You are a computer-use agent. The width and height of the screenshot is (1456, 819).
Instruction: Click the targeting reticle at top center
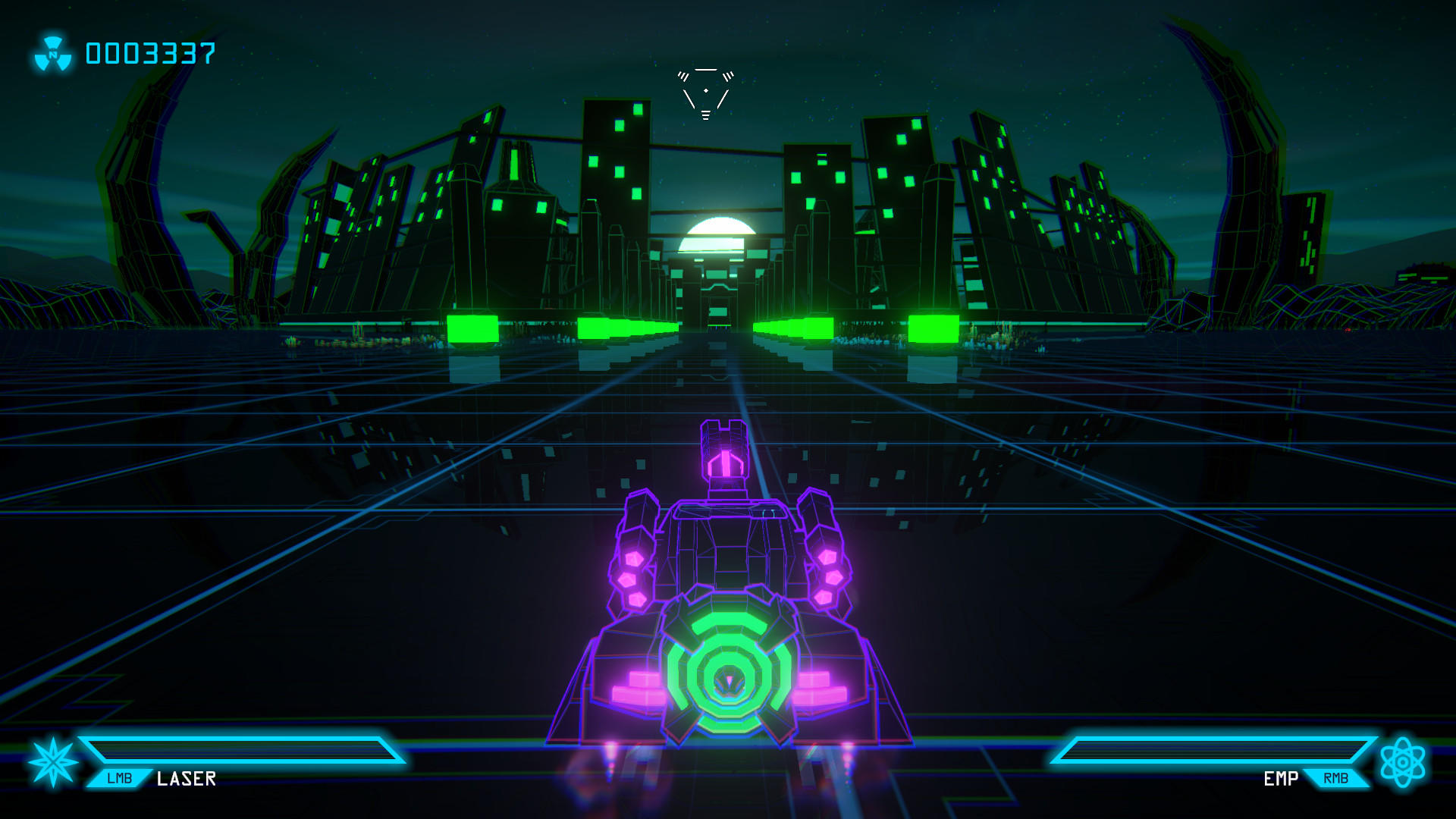[707, 89]
